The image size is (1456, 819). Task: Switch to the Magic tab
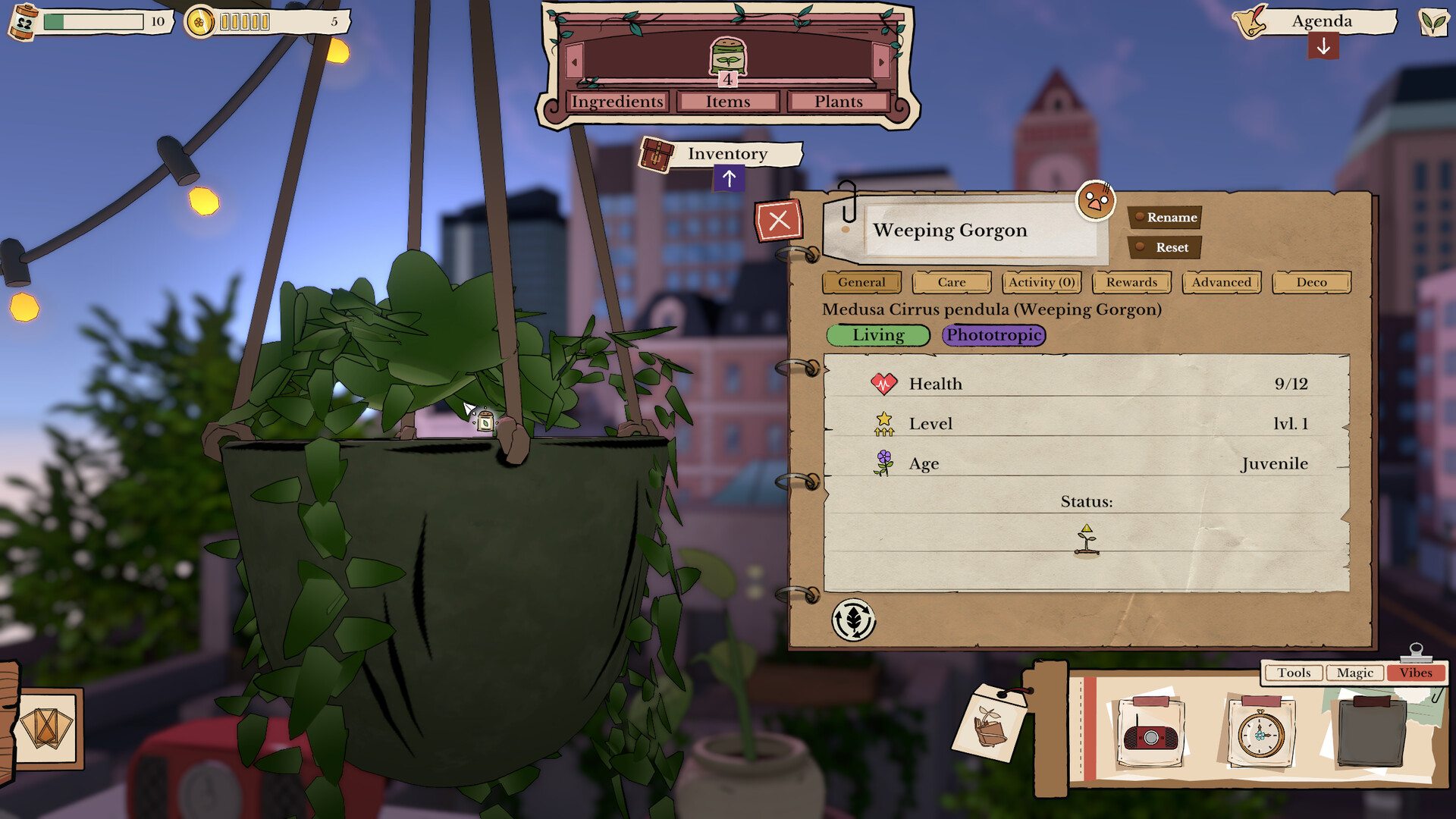1355,673
